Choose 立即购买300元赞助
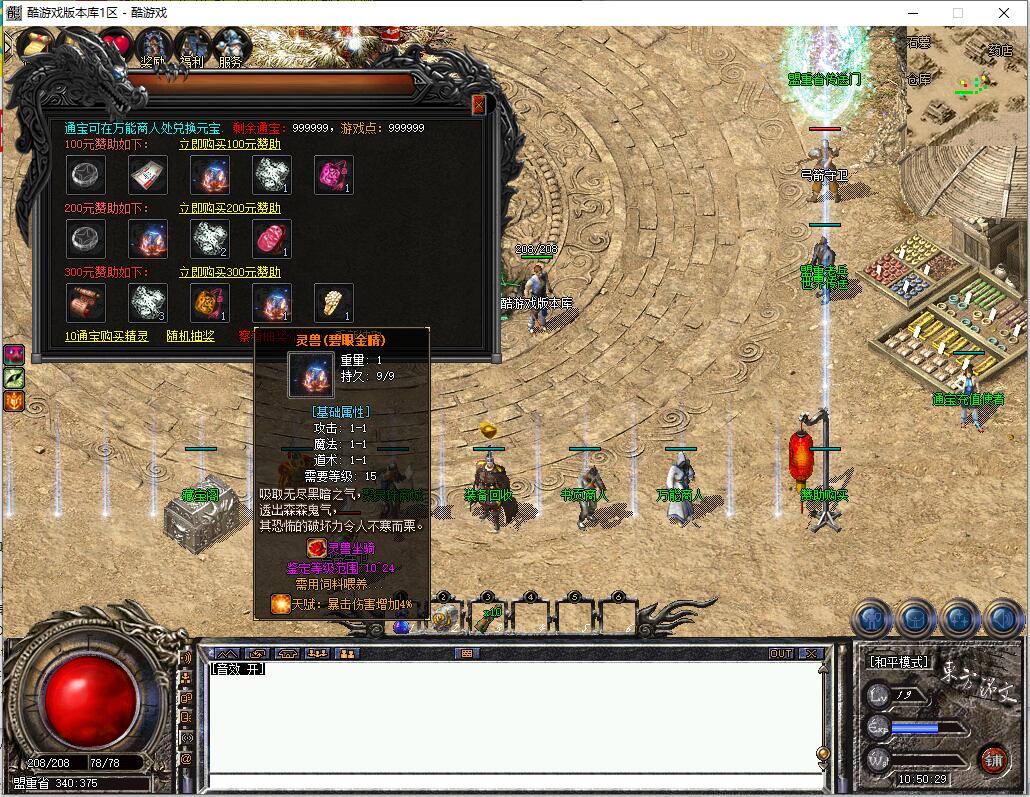The width and height of the screenshot is (1030, 797). [229, 272]
